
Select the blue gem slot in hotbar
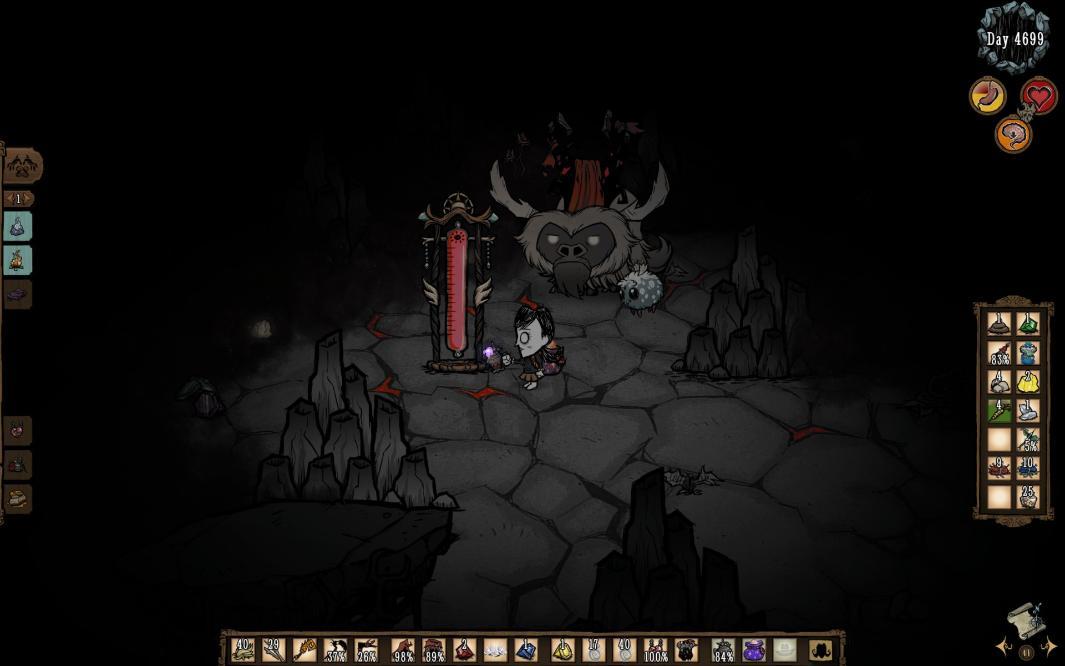click(527, 649)
